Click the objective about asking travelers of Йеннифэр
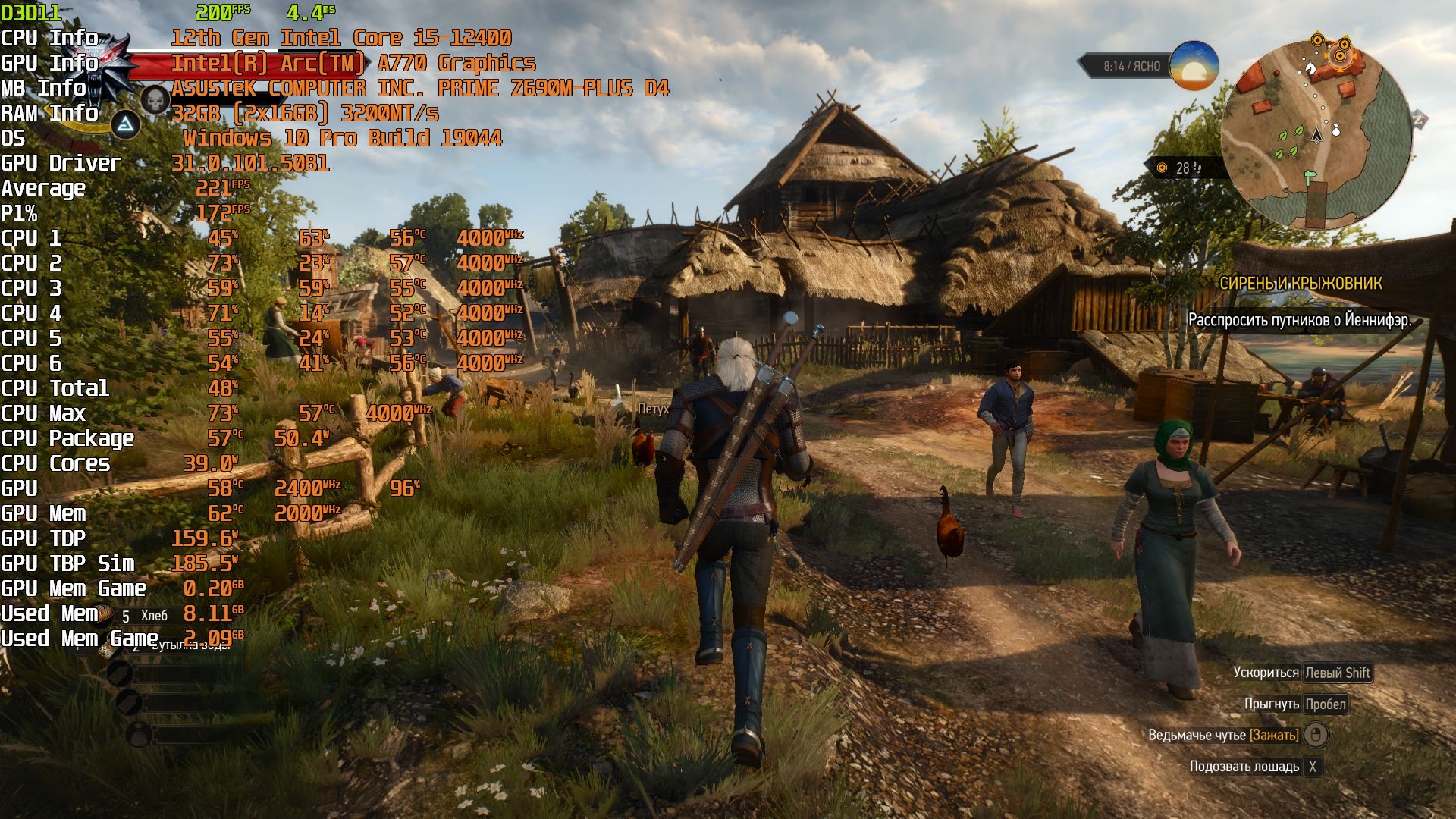Image resolution: width=1456 pixels, height=819 pixels. 1299,320
